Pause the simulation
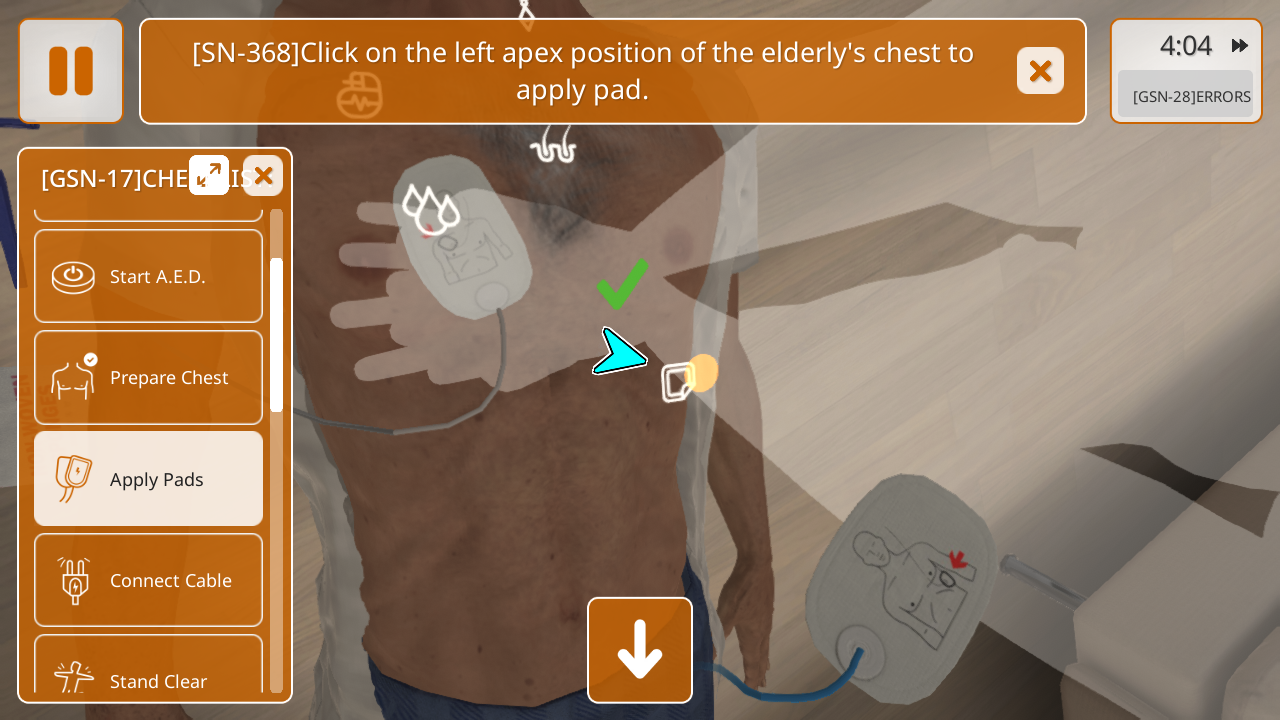Viewport: 1280px width, 720px height. pyautogui.click(x=71, y=71)
